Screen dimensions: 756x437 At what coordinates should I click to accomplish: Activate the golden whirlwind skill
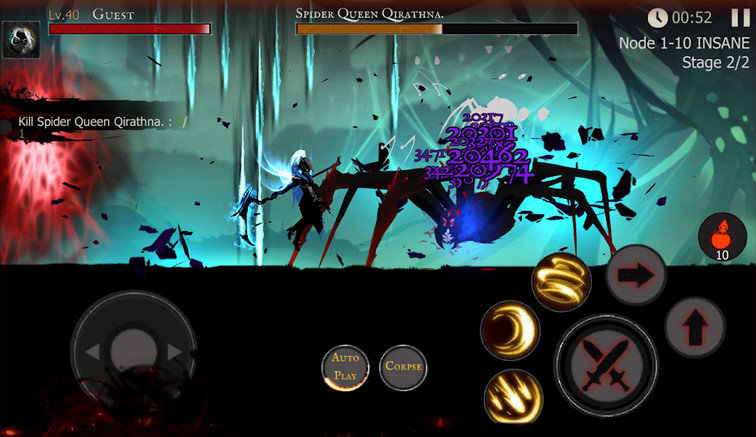click(560, 281)
